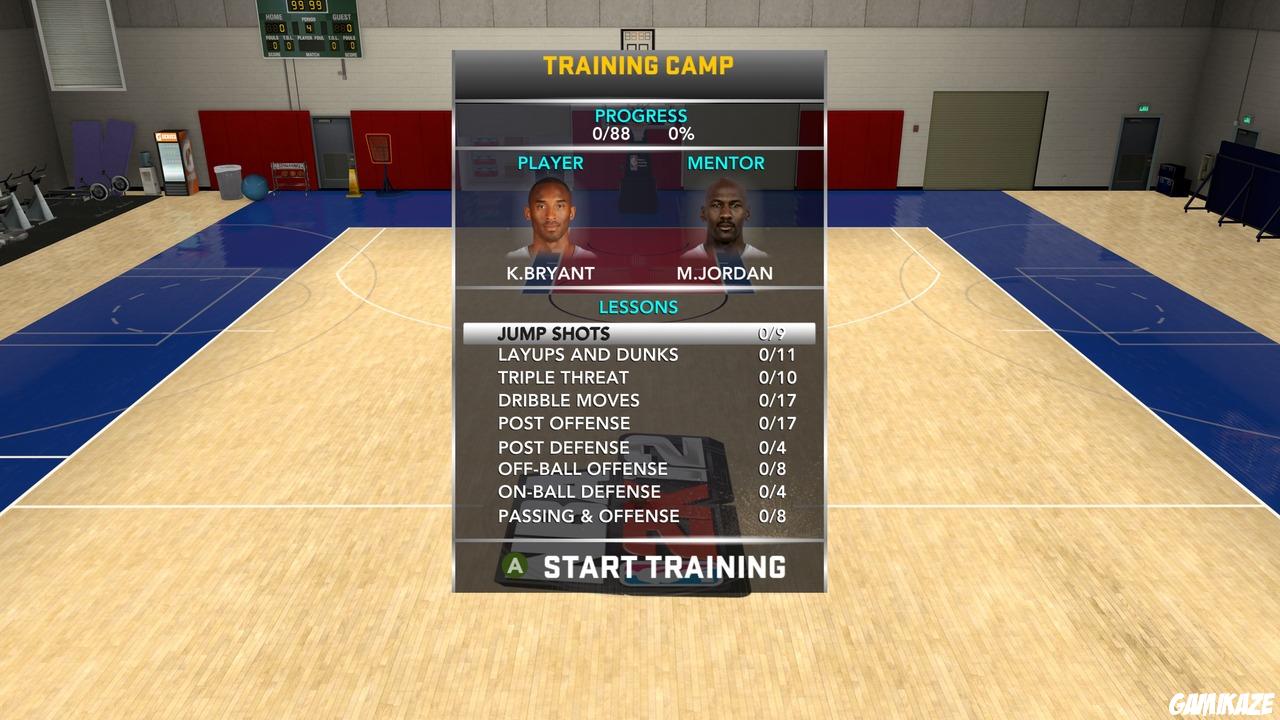Select the highlighted JUMP SHOTS lesson
Viewport: 1280px width, 720px height.
click(x=638, y=331)
